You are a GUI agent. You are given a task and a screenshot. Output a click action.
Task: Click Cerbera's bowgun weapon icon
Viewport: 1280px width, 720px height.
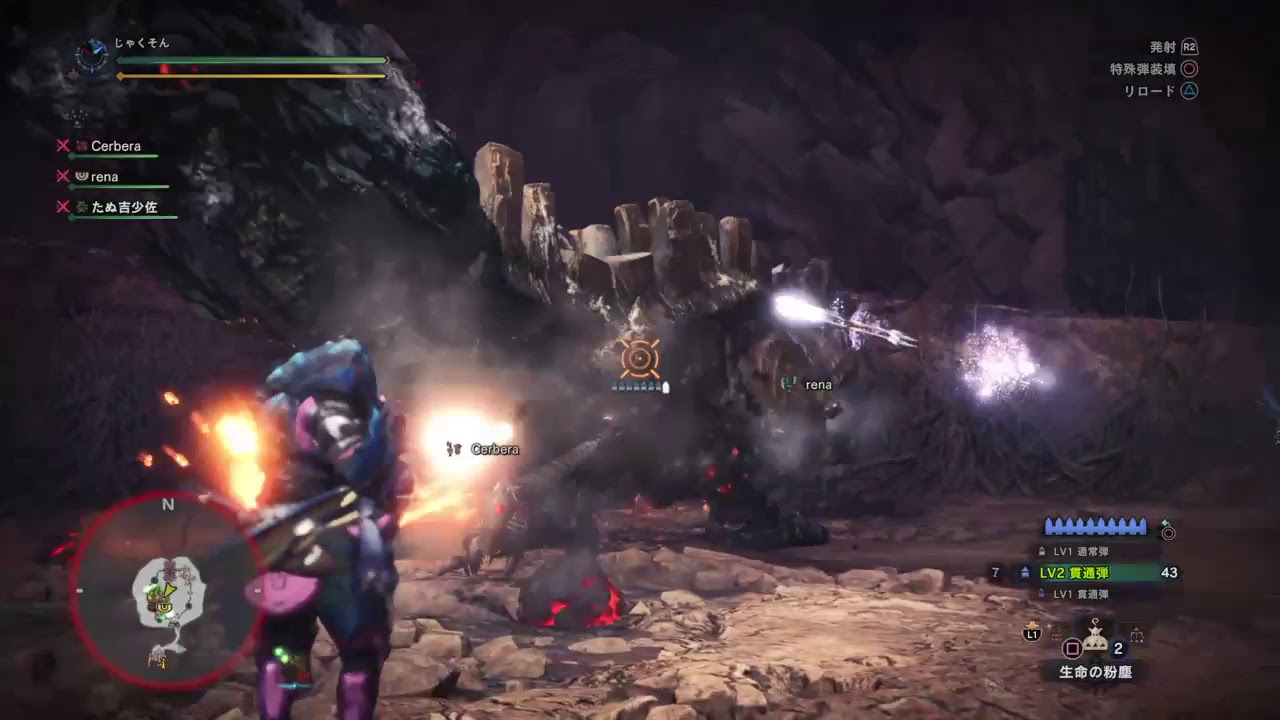click(82, 146)
